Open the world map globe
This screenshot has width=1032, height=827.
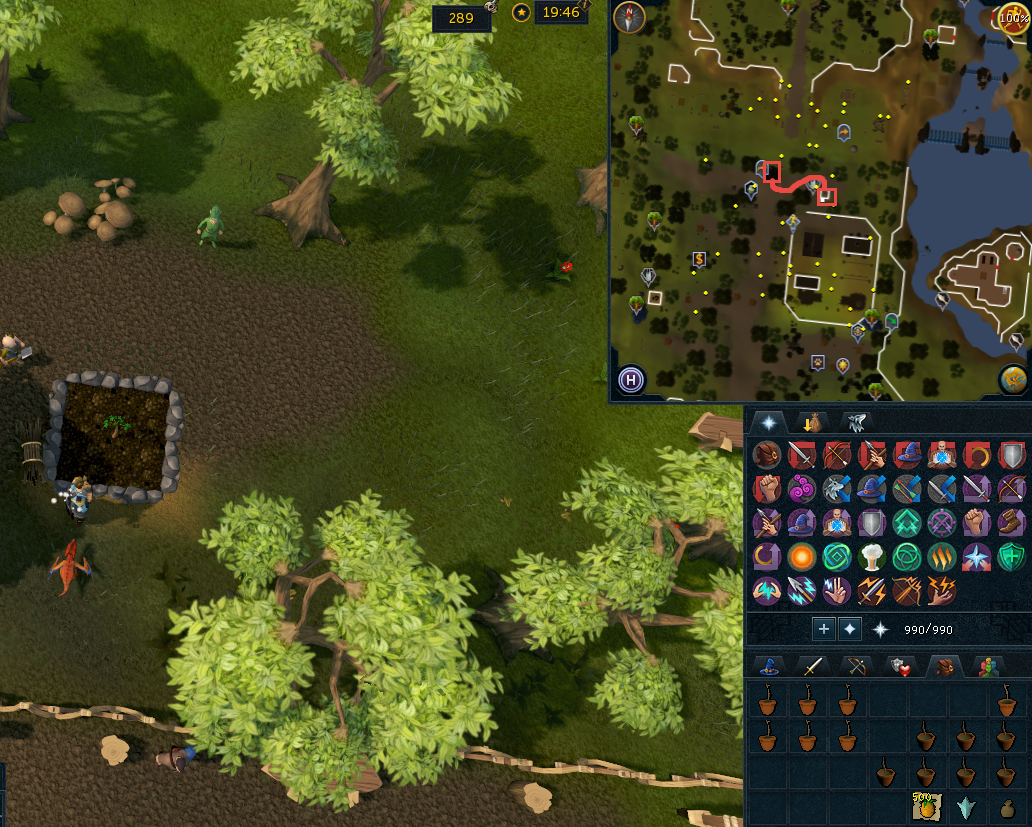click(x=1012, y=380)
